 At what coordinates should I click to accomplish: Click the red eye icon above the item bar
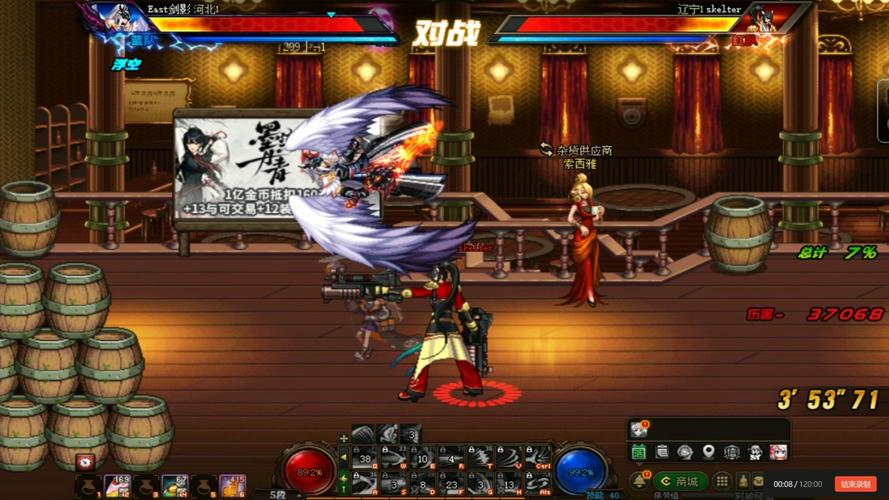tap(86, 463)
